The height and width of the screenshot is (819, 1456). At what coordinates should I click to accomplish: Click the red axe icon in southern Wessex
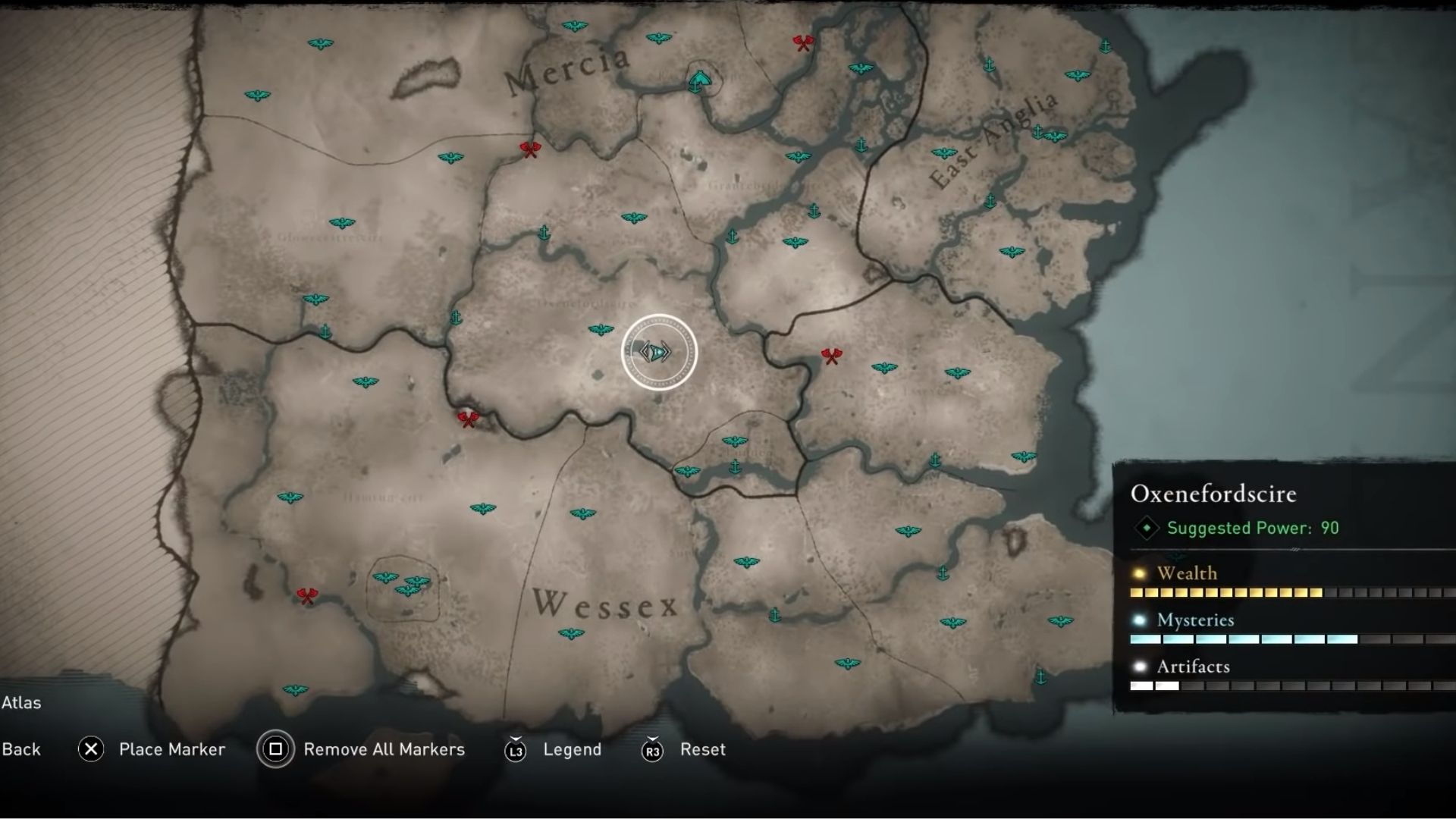[x=306, y=595]
